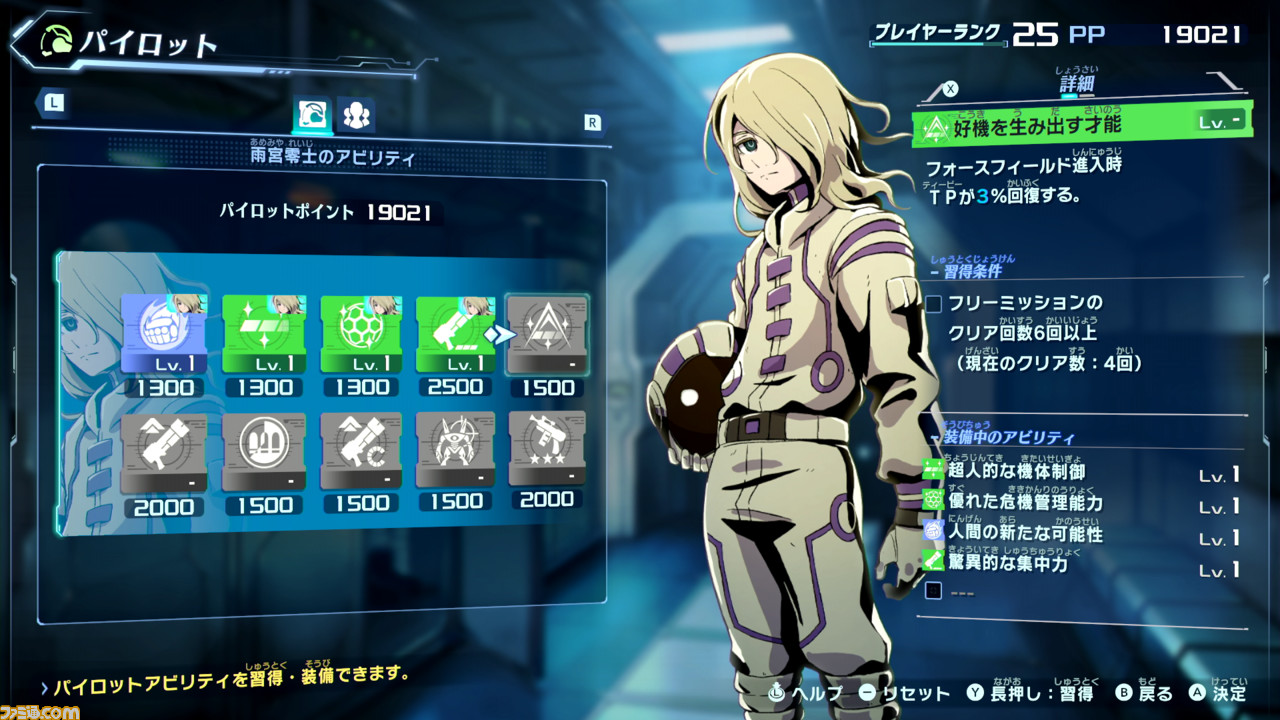Select the locked cannon with C mark tile
Viewport: 1280px width, 720px height.
pos(360,453)
